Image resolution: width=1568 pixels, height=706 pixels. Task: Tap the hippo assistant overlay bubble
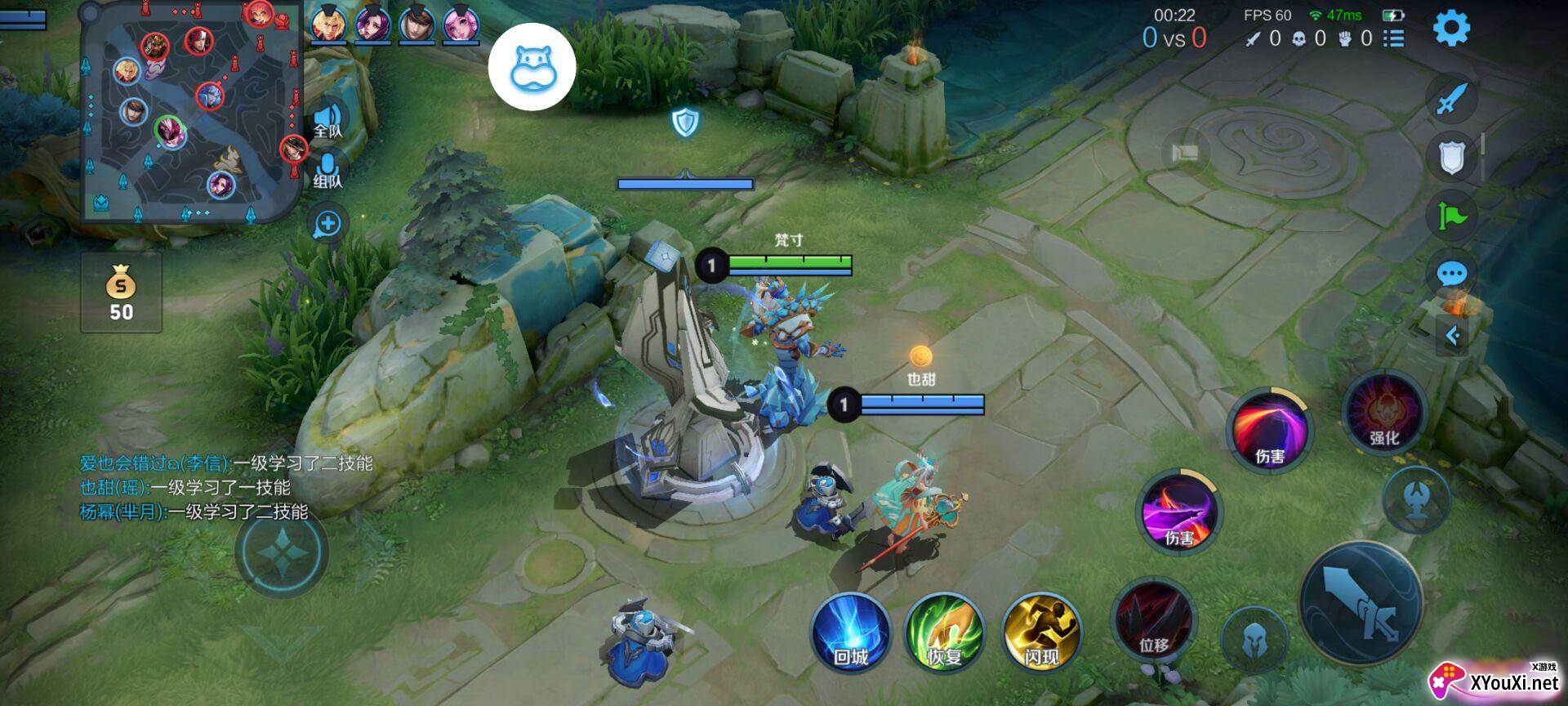pyautogui.click(x=532, y=67)
